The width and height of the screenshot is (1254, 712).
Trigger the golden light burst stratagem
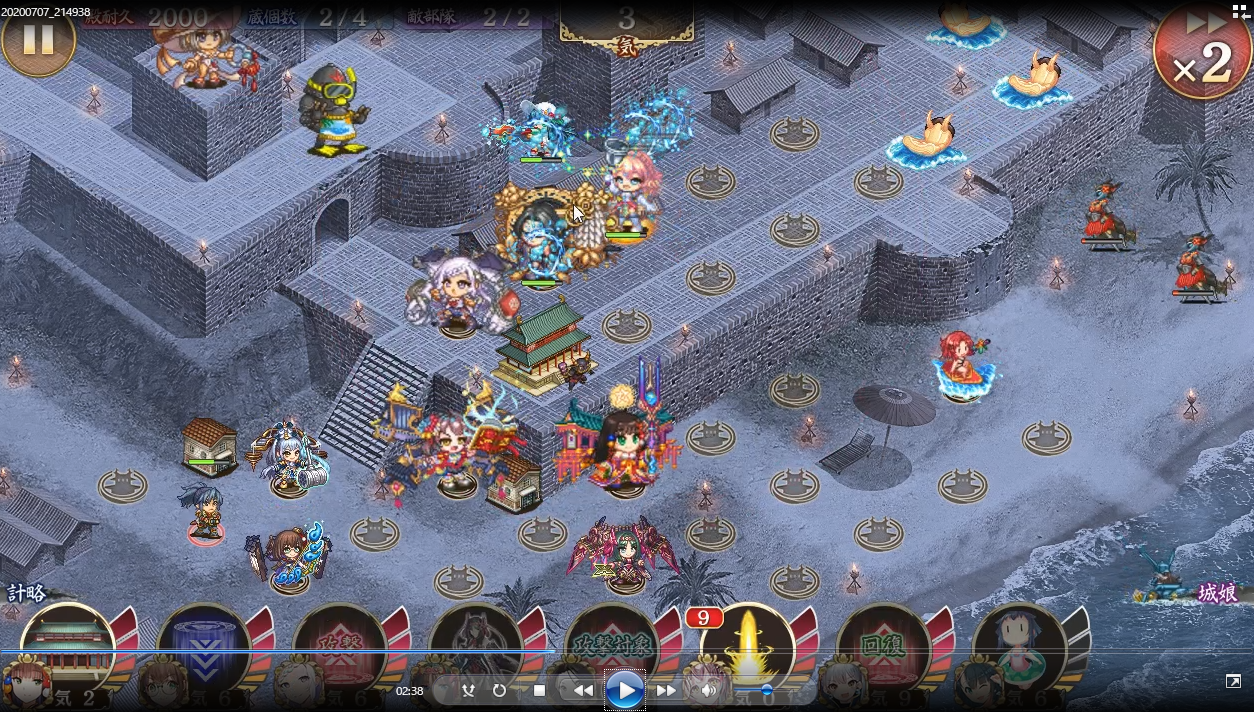(747, 645)
